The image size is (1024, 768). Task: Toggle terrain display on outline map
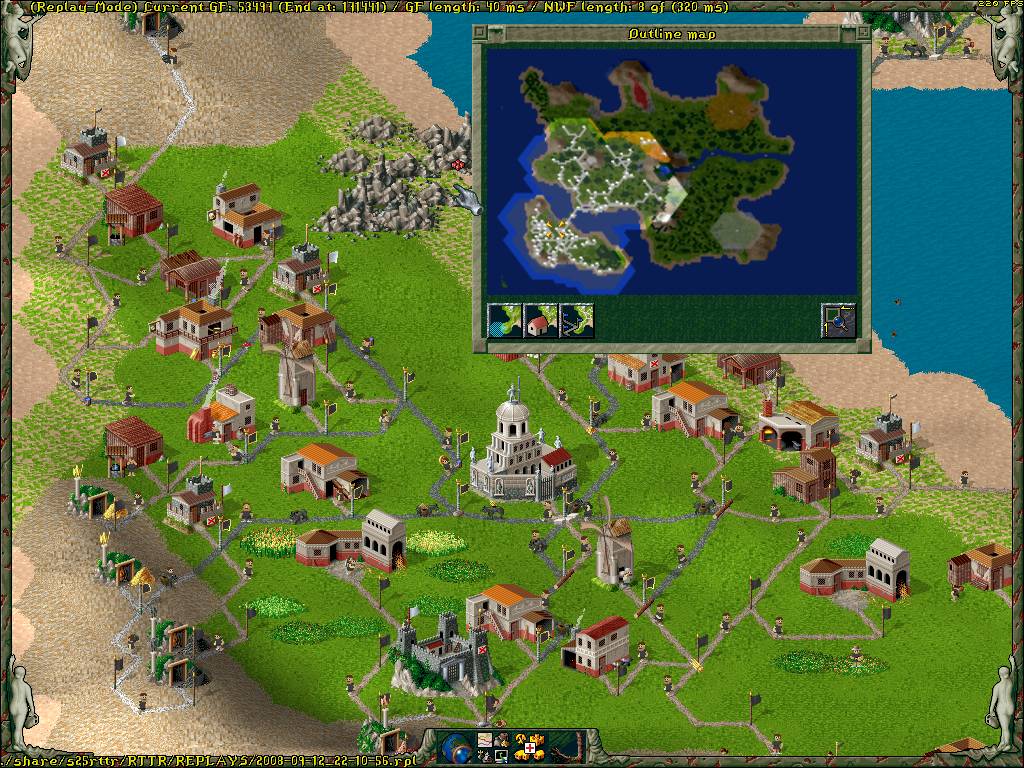505,321
